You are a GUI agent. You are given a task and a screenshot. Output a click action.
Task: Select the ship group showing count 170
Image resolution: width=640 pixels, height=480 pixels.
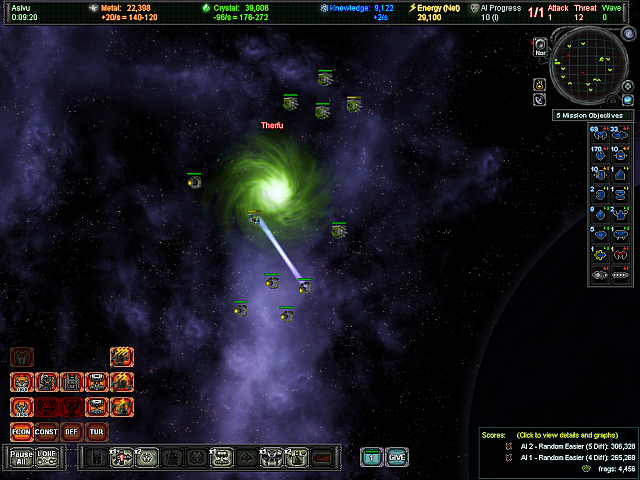pyautogui.click(x=598, y=152)
